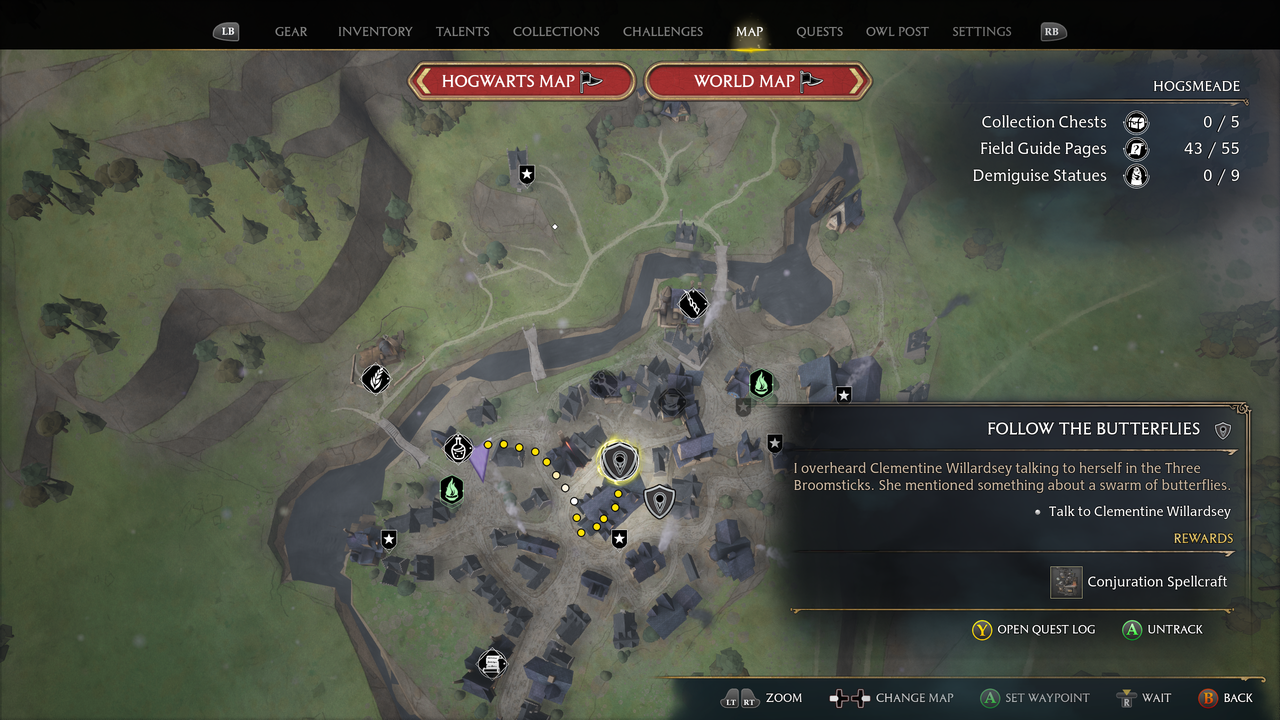This screenshot has width=1280, height=720.
Task: Open the Hogwarts Map
Action: click(x=520, y=81)
